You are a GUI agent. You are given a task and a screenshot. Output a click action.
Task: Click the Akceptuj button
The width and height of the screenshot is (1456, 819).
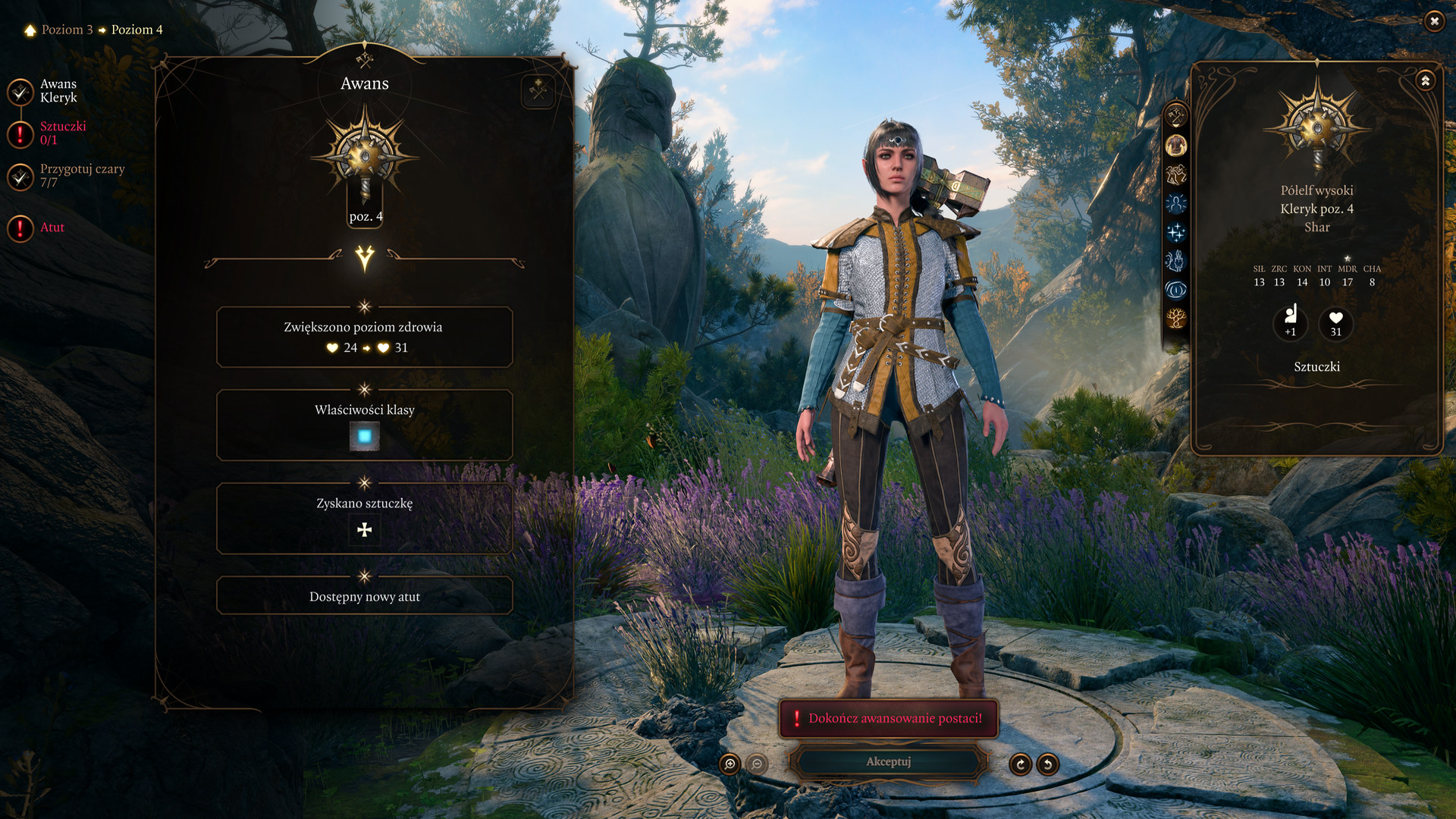tap(888, 761)
